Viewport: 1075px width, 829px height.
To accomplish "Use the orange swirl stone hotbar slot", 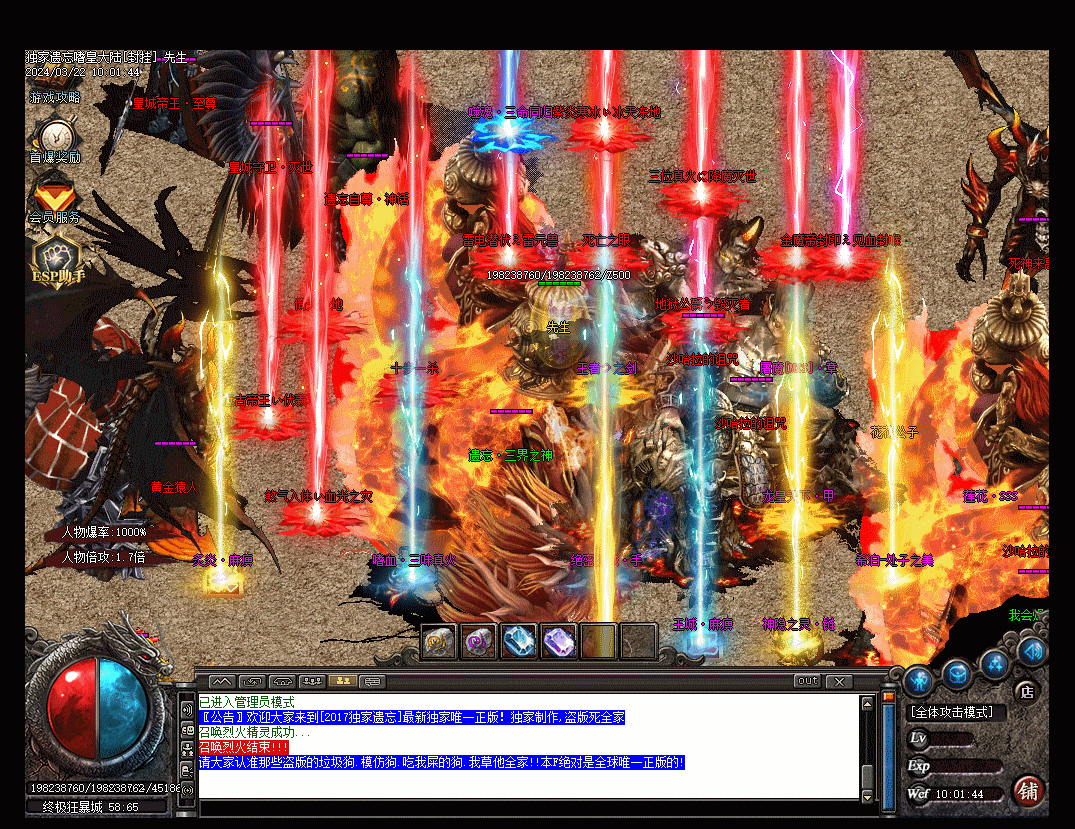I will pos(439,641).
